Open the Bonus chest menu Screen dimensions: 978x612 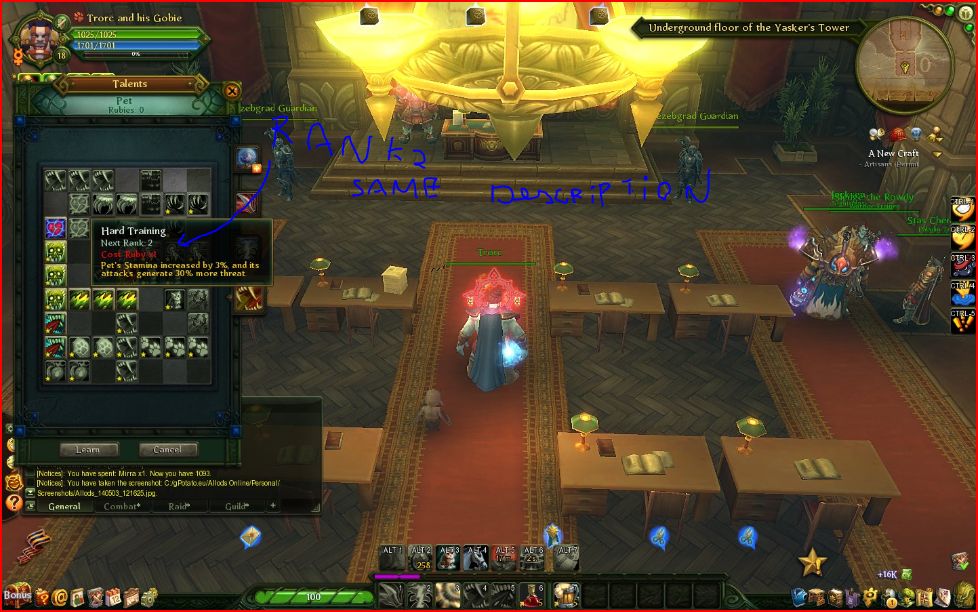[17, 594]
